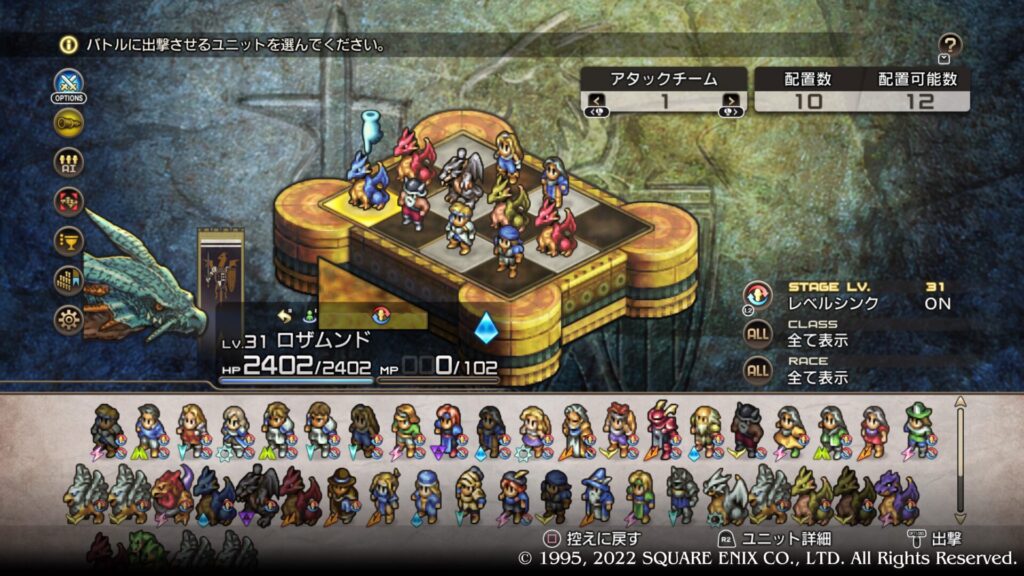Show help with the question mark icon
The width and height of the screenshot is (1024, 576).
[x=950, y=44]
